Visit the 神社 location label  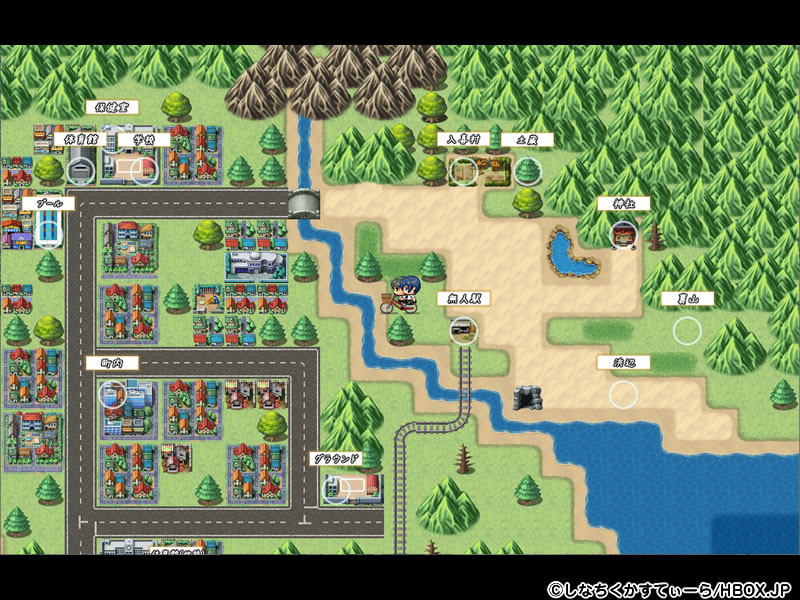[624, 203]
